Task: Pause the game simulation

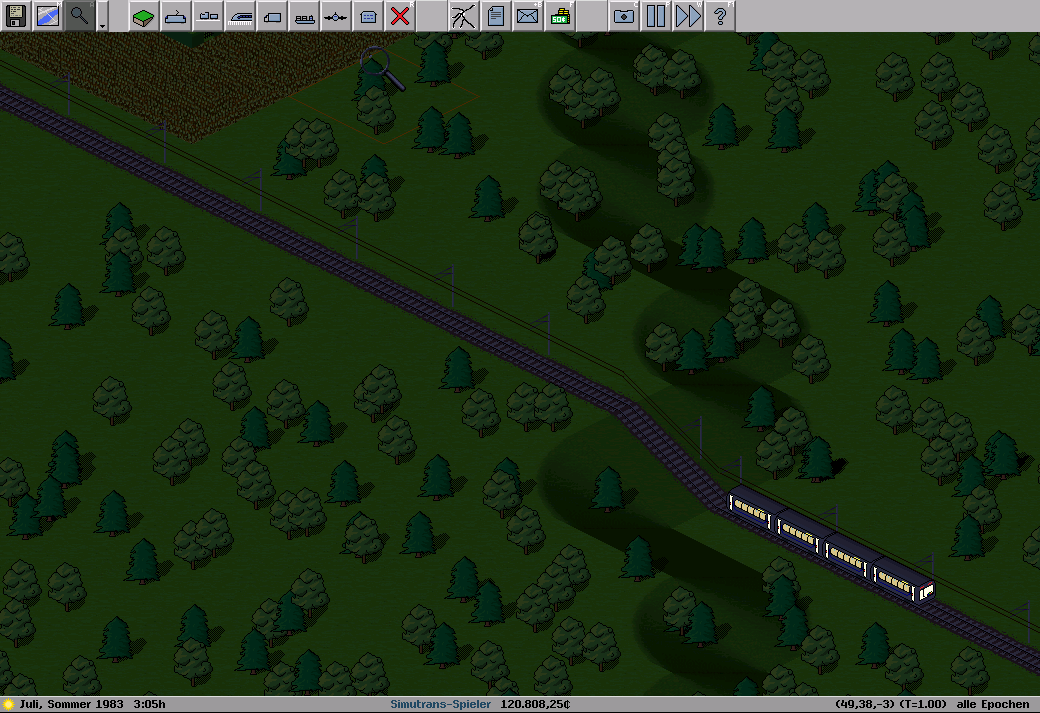Action: point(656,16)
